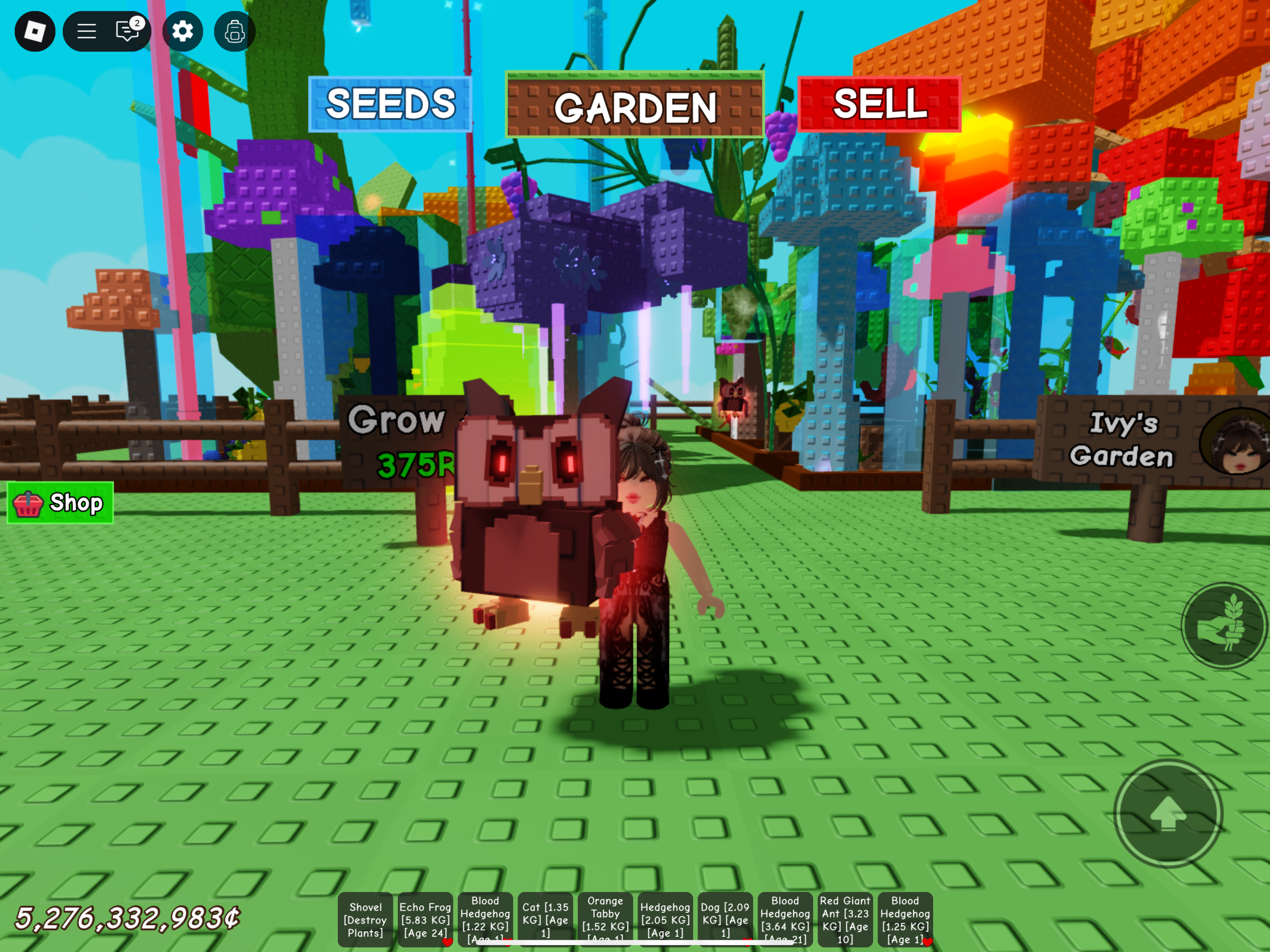The image size is (1270, 952).
Task: Open the settings gear
Action: (183, 32)
